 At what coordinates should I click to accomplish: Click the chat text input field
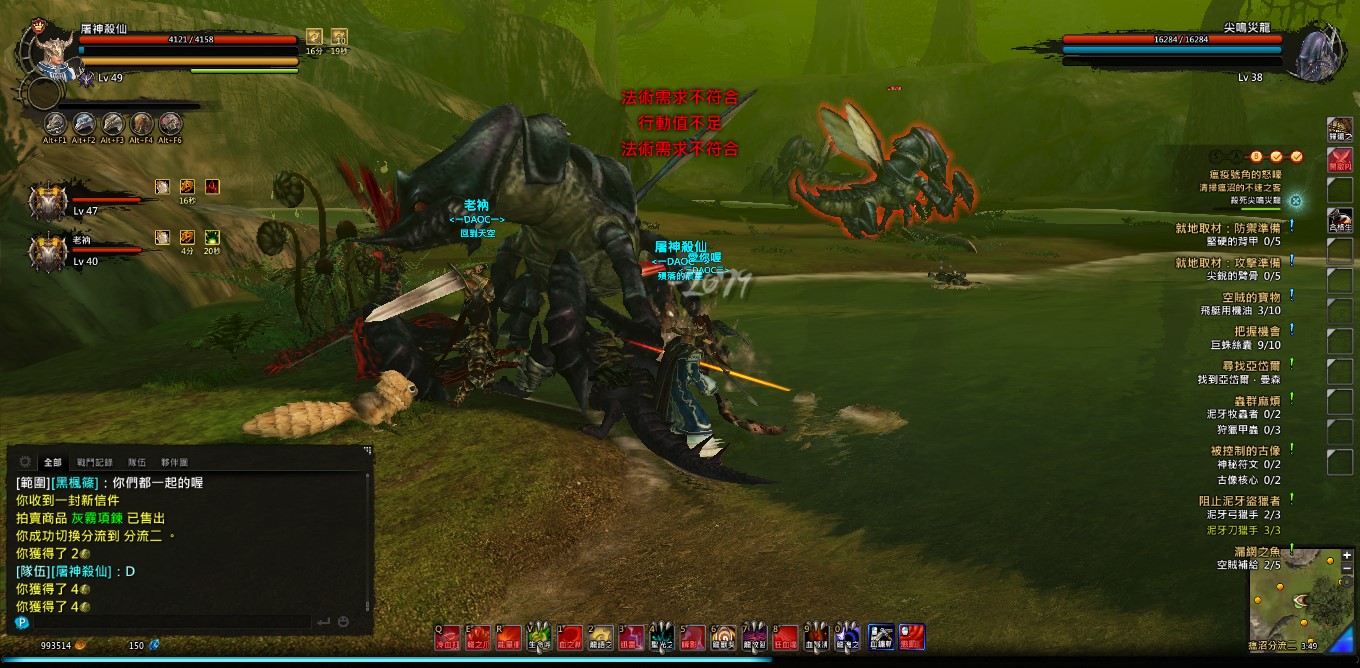pyautogui.click(x=170, y=622)
